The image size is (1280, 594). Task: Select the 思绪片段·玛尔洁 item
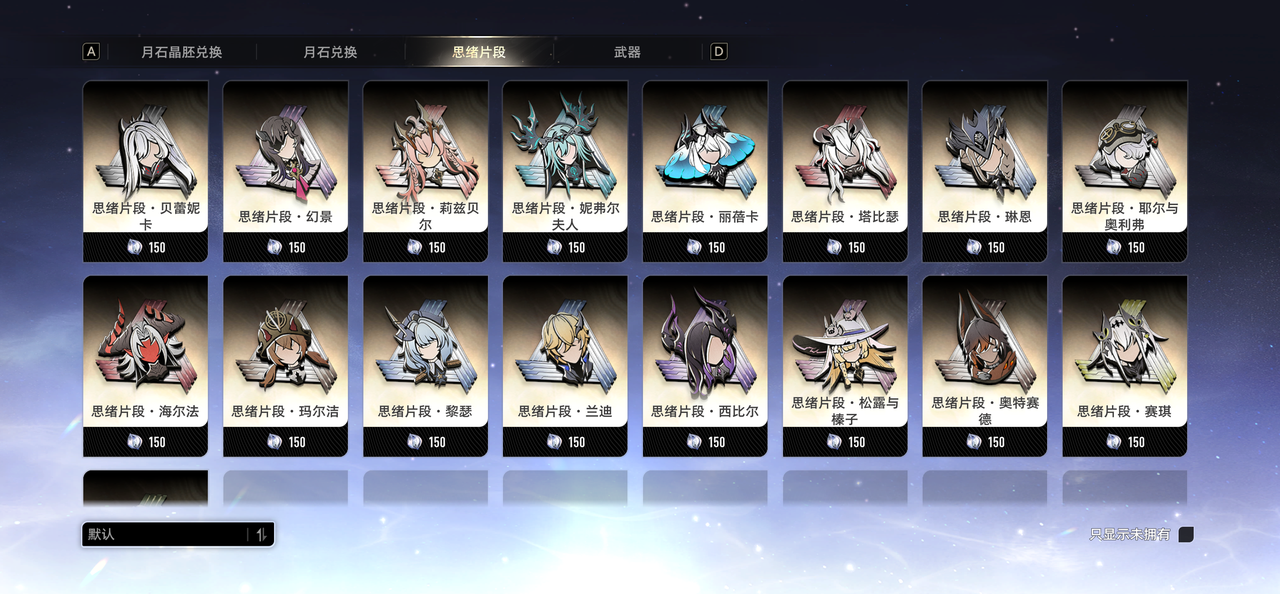click(286, 365)
